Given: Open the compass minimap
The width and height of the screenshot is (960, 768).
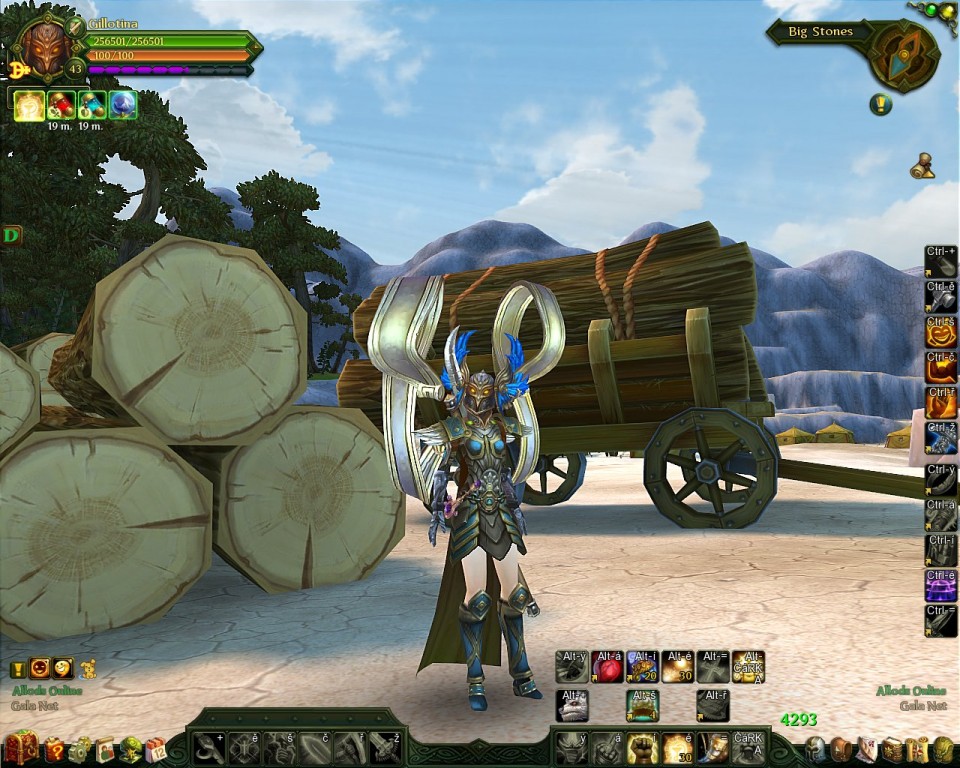Looking at the screenshot, I should coord(901,56).
